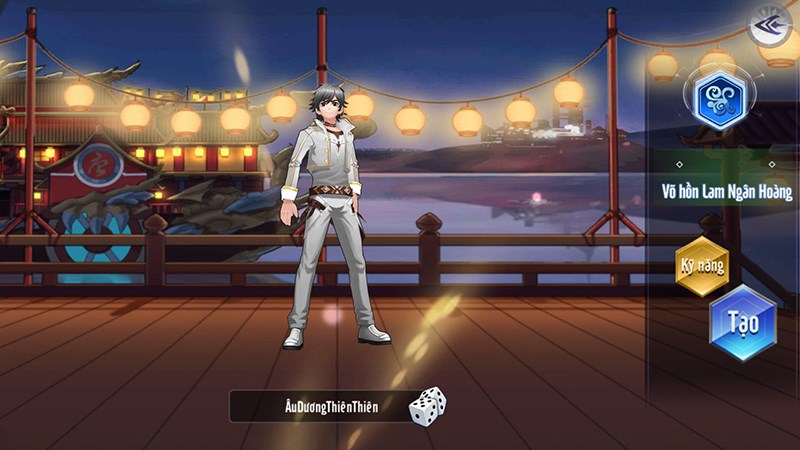Image resolution: width=800 pixels, height=450 pixels.
Task: Click the Tạo create character button
Action: coord(742,323)
